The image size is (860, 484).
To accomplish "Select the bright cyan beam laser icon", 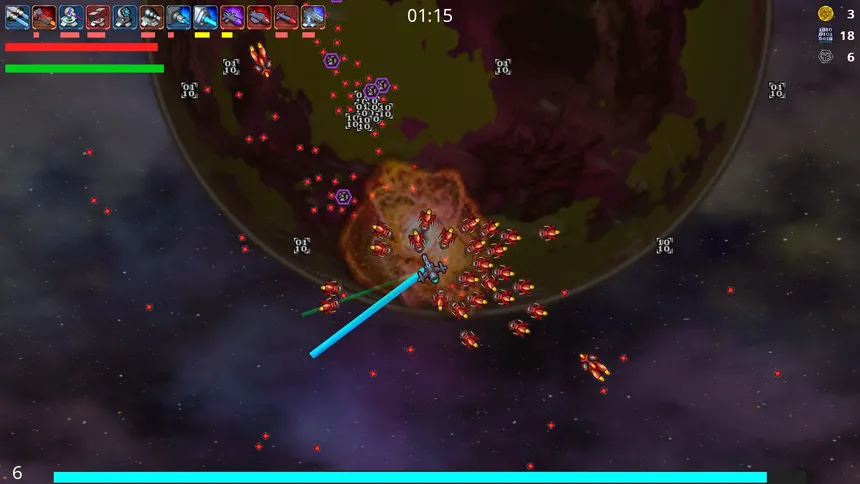I will pyautogui.click(x=206, y=16).
